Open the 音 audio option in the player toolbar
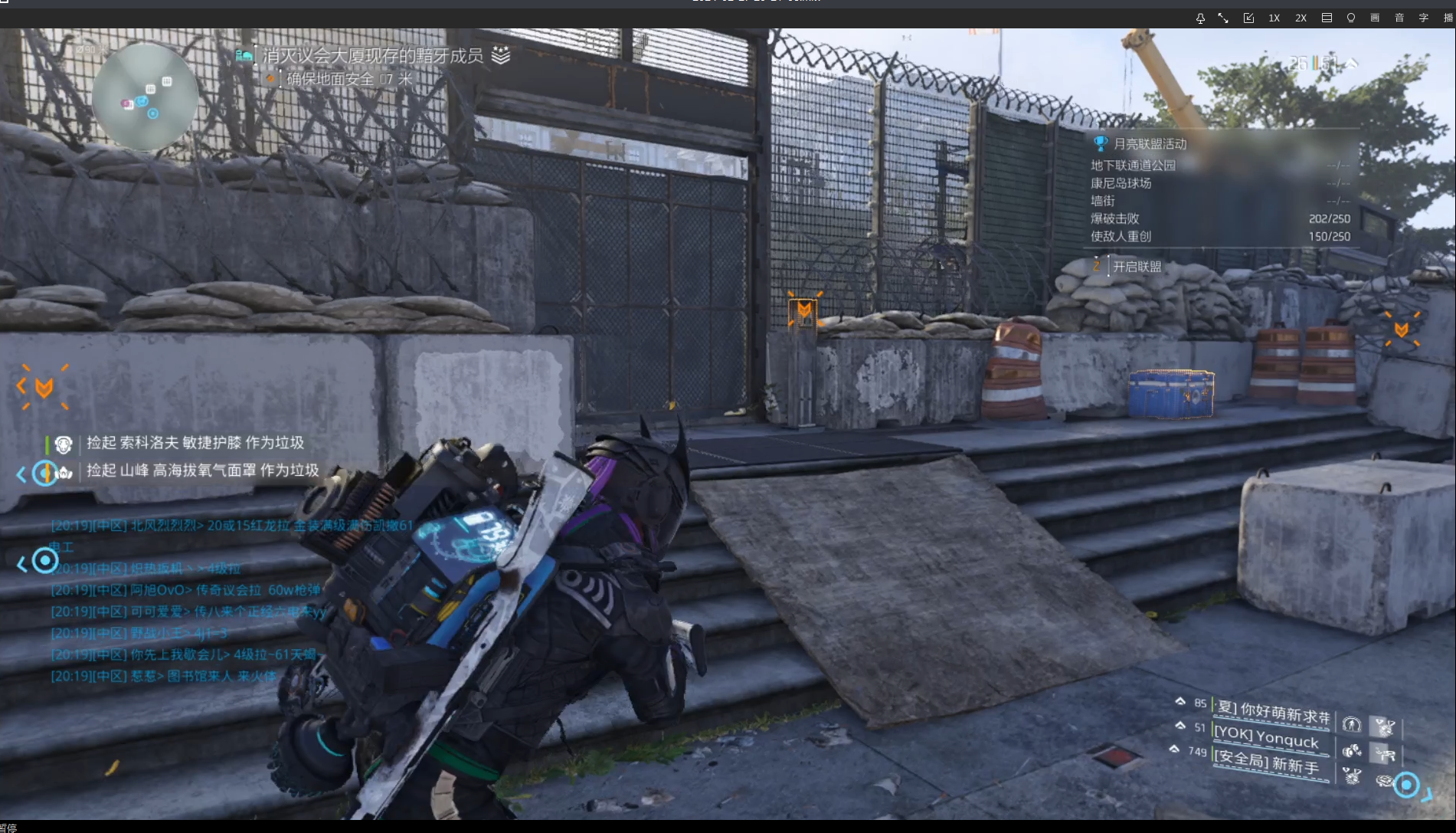Viewport: 1456px width, 833px height. coord(1399,18)
